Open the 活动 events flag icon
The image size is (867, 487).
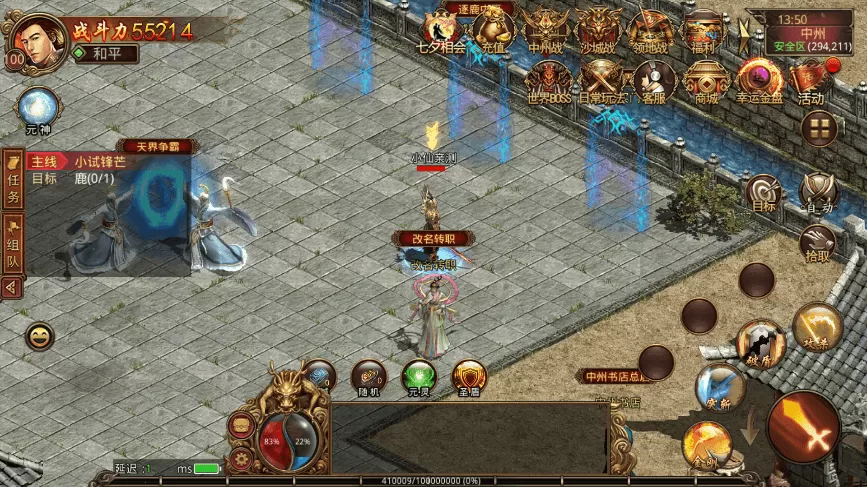[x=811, y=82]
